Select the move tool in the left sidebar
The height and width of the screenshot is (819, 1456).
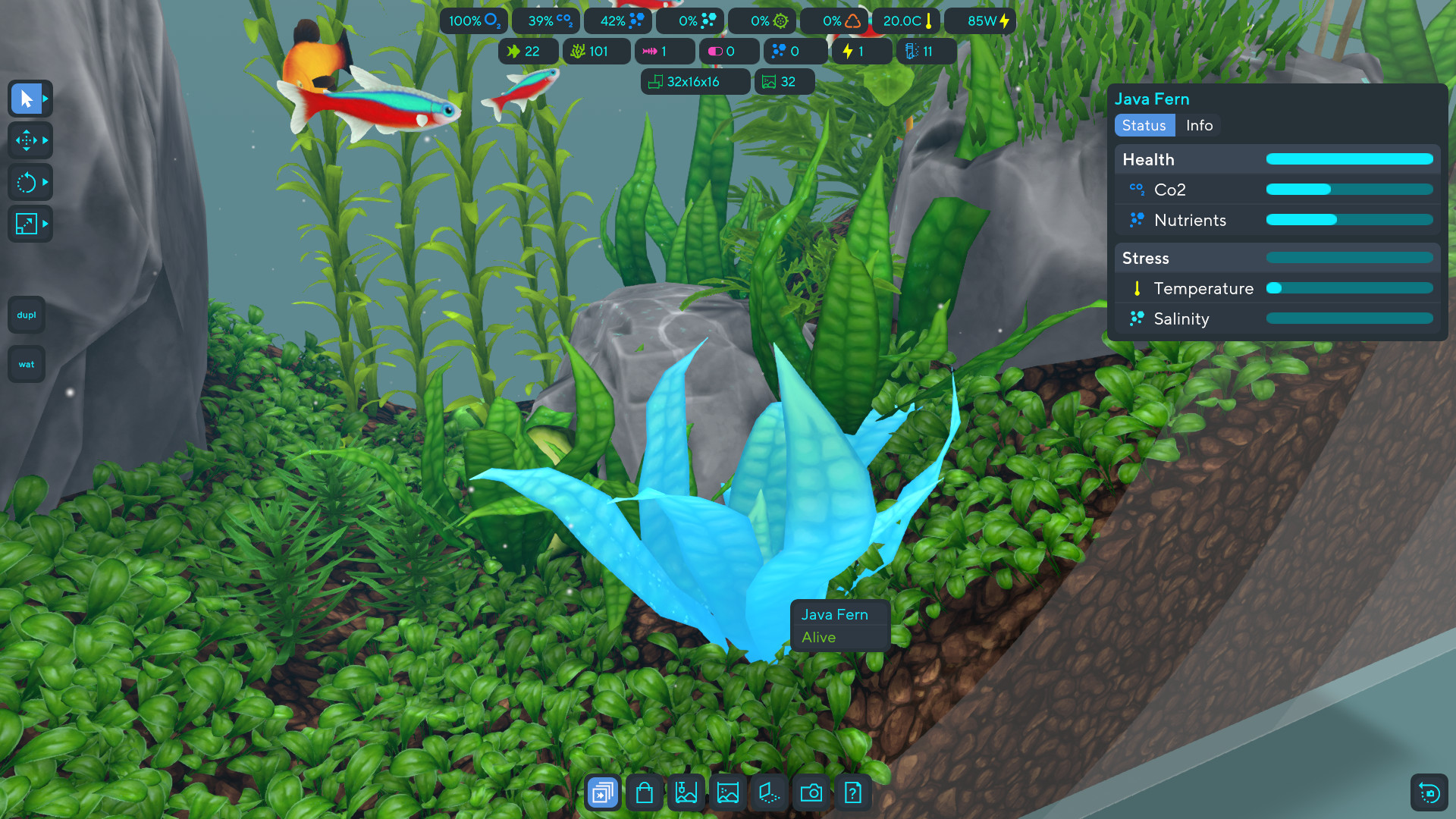tap(27, 140)
